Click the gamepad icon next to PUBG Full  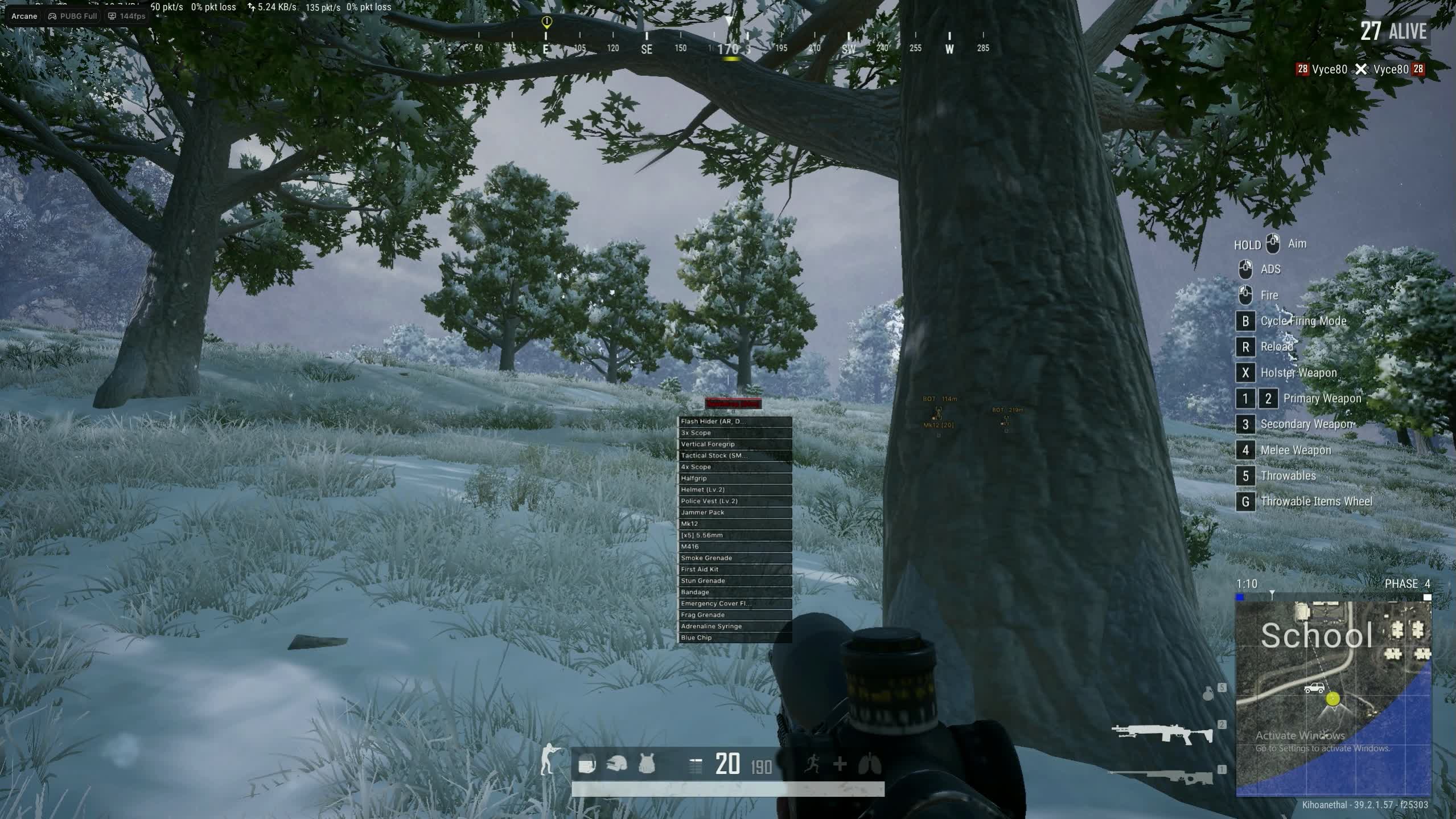(x=51, y=15)
